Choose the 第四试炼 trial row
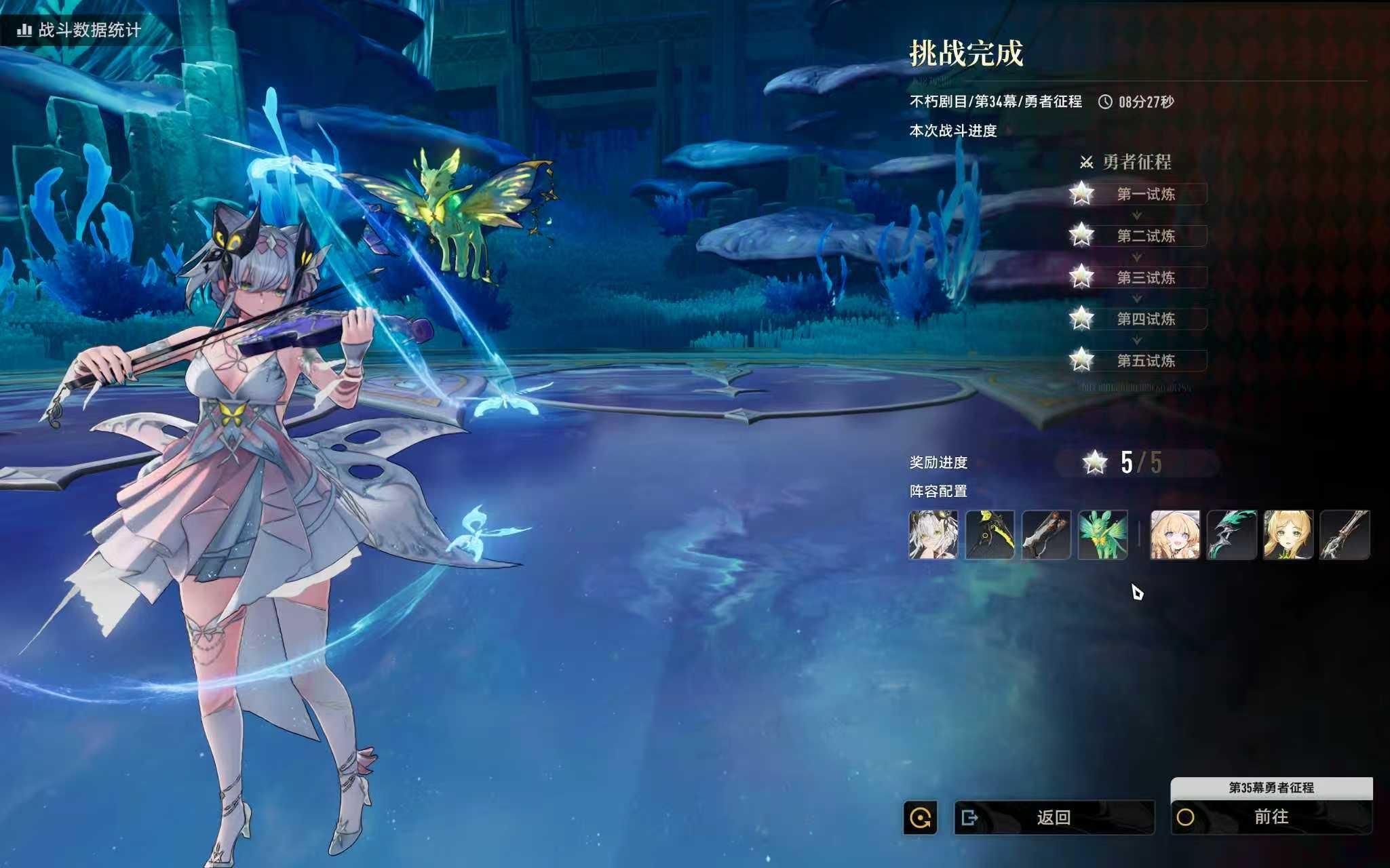This screenshot has width=1390, height=868. click(1145, 319)
